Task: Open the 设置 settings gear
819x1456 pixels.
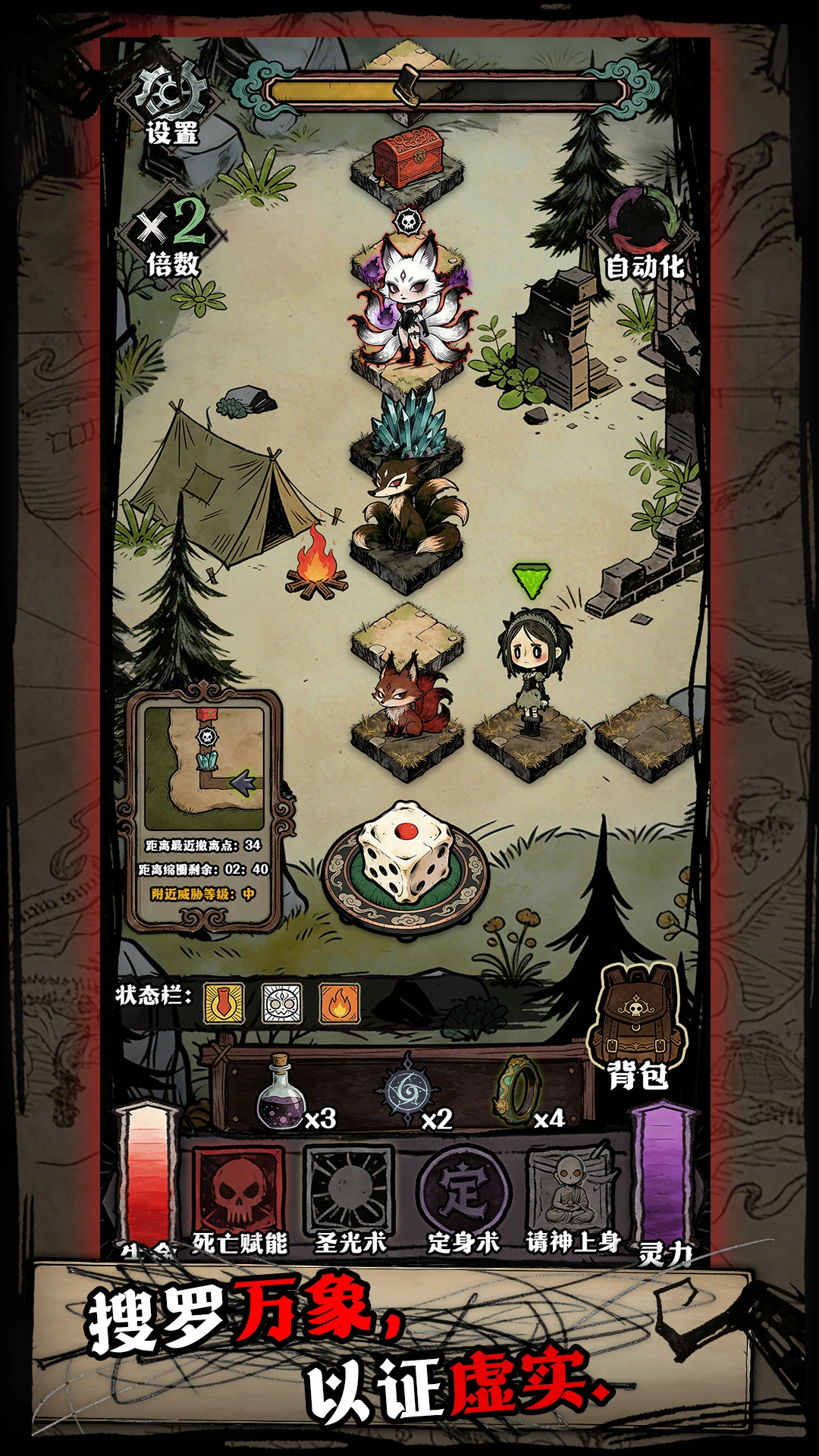Action: click(171, 105)
